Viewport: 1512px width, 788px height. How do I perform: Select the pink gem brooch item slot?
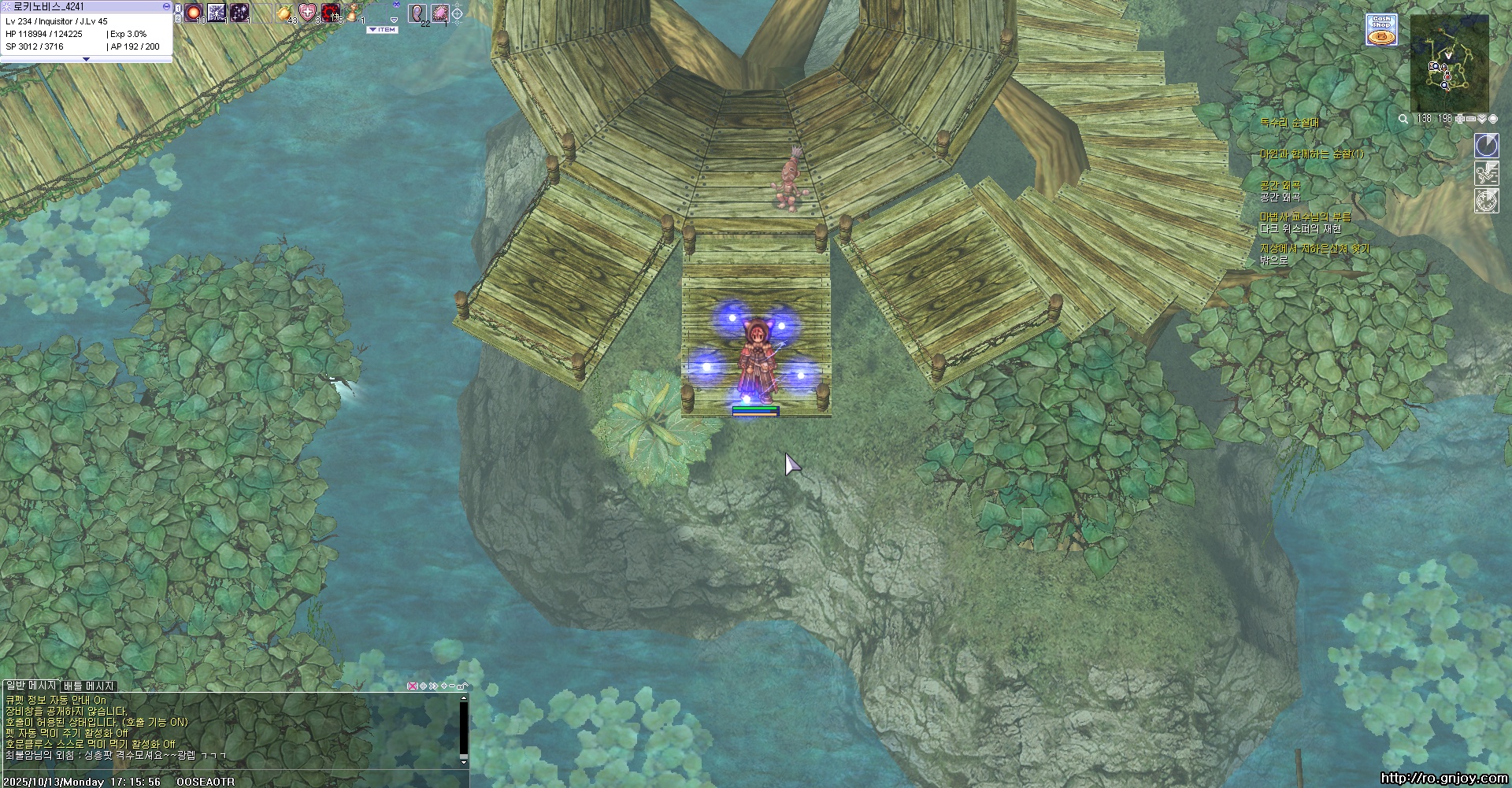pos(439,13)
